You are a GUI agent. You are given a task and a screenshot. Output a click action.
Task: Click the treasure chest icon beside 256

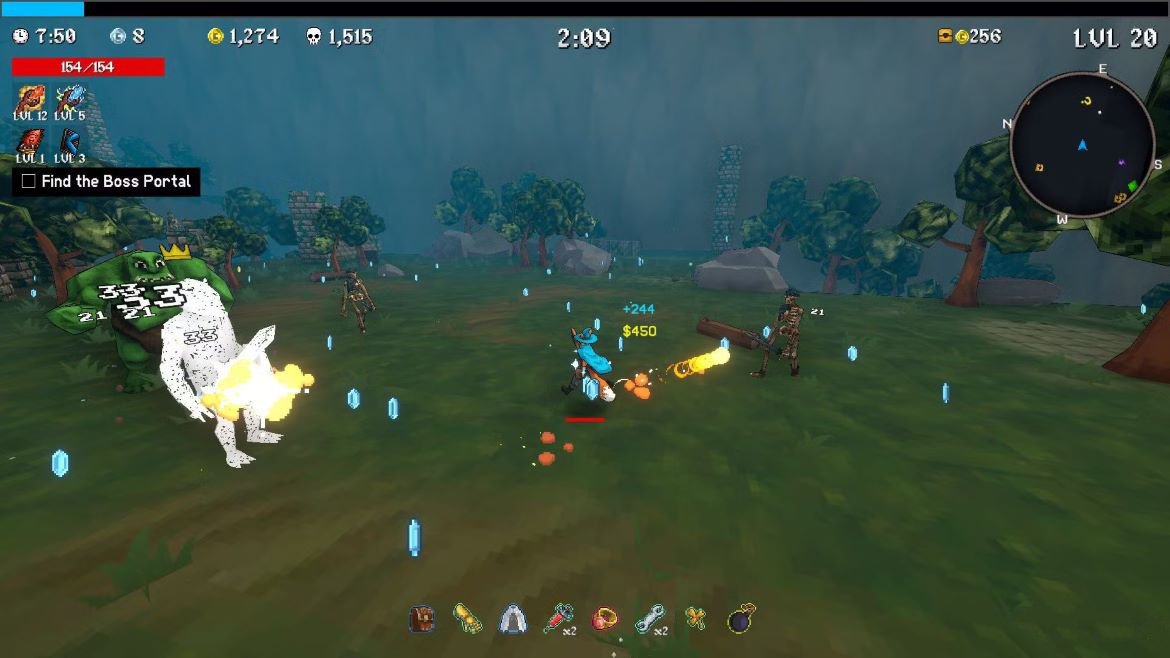945,36
